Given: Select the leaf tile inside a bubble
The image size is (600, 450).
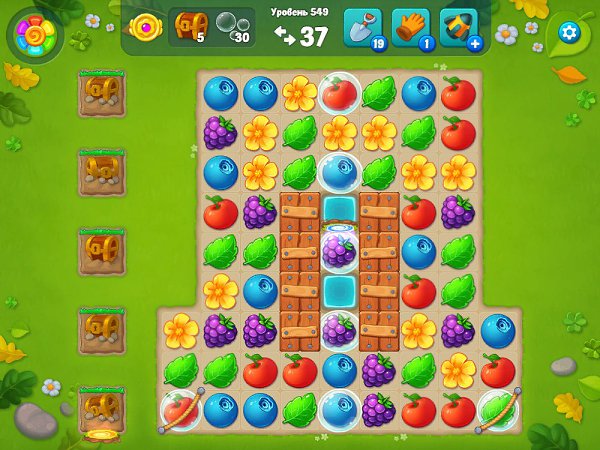Looking at the screenshot, I should [497, 409].
